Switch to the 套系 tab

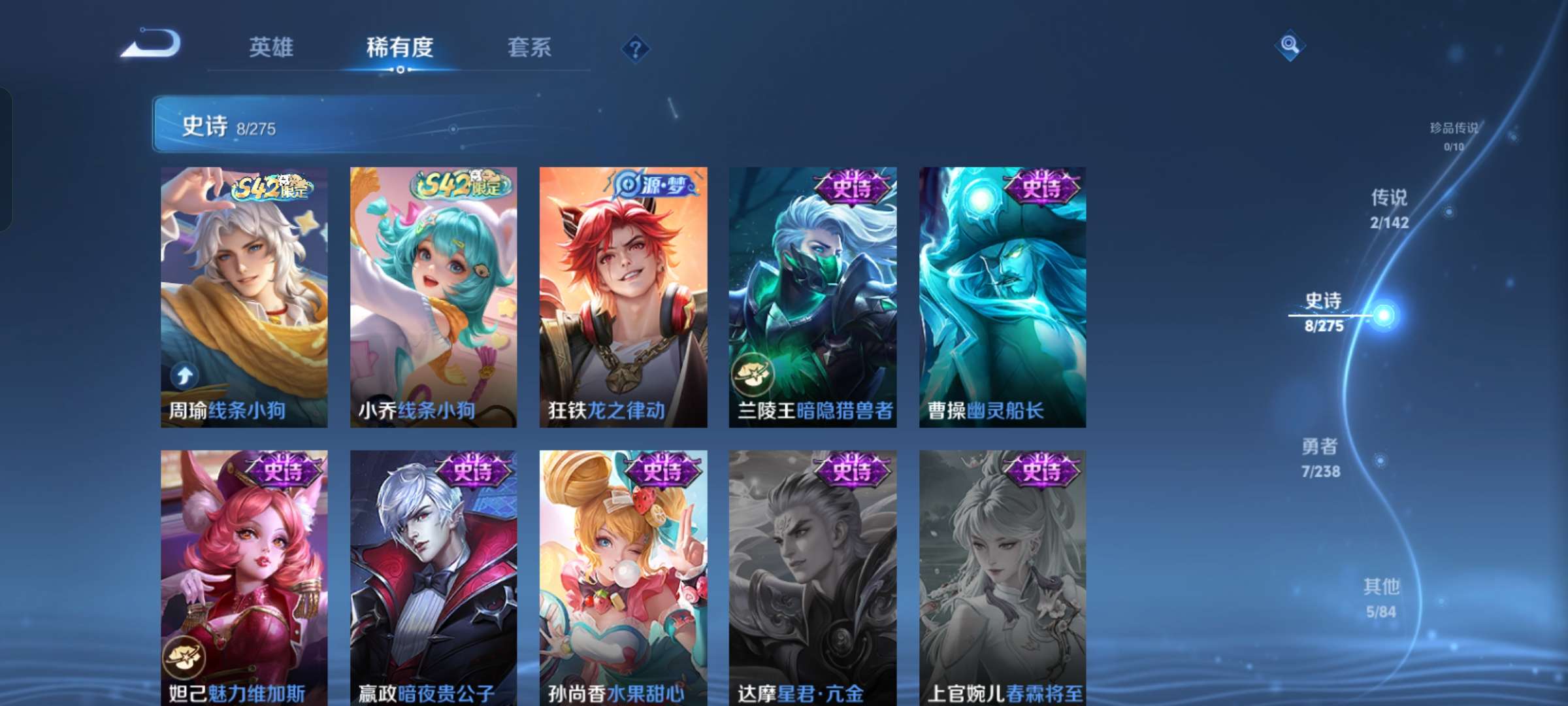531,47
